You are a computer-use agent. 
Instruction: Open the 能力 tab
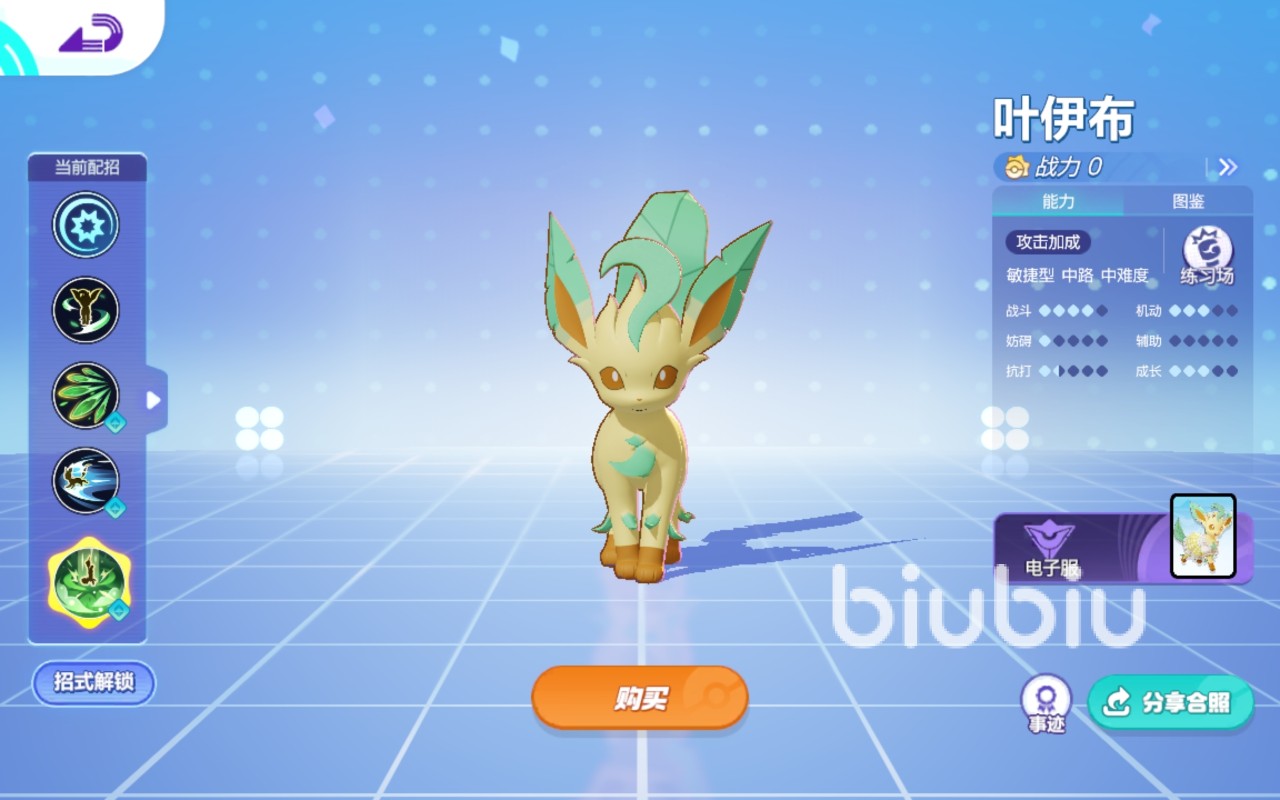coord(1059,201)
